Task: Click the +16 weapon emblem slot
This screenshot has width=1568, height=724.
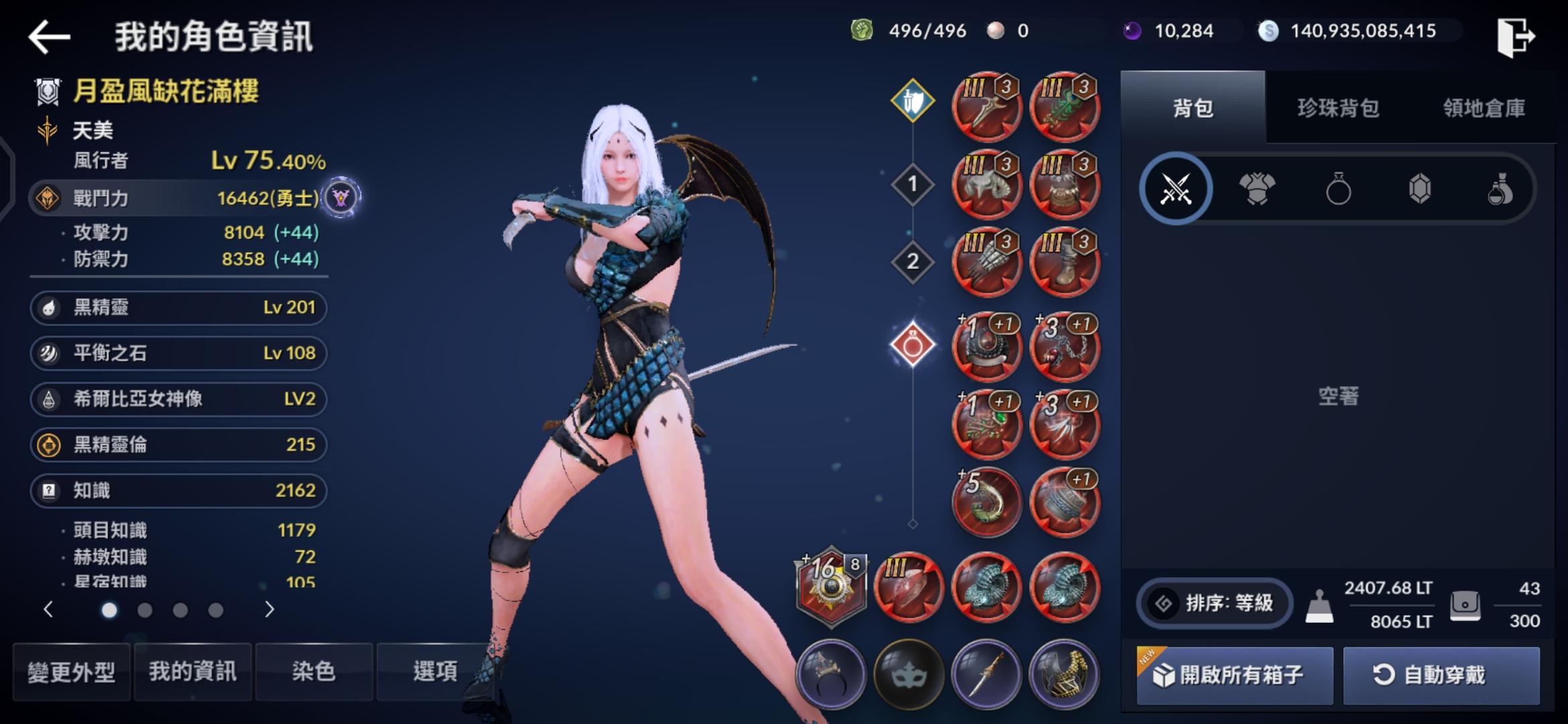Action: 831,587
